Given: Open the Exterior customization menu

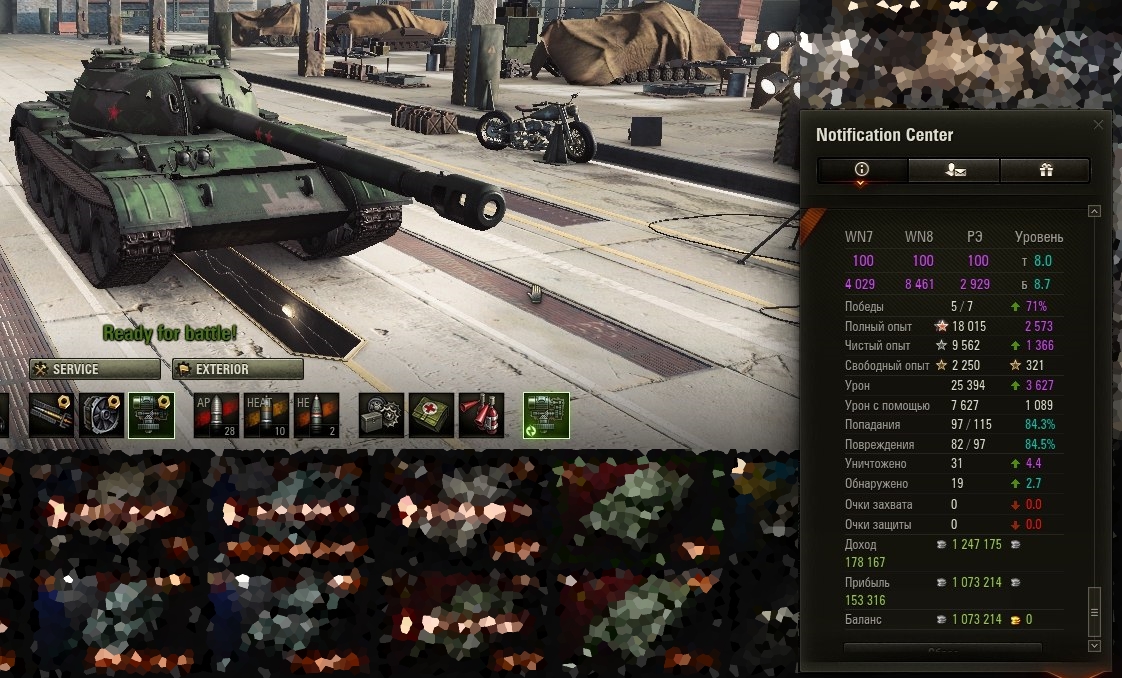Looking at the screenshot, I should coord(238,369).
